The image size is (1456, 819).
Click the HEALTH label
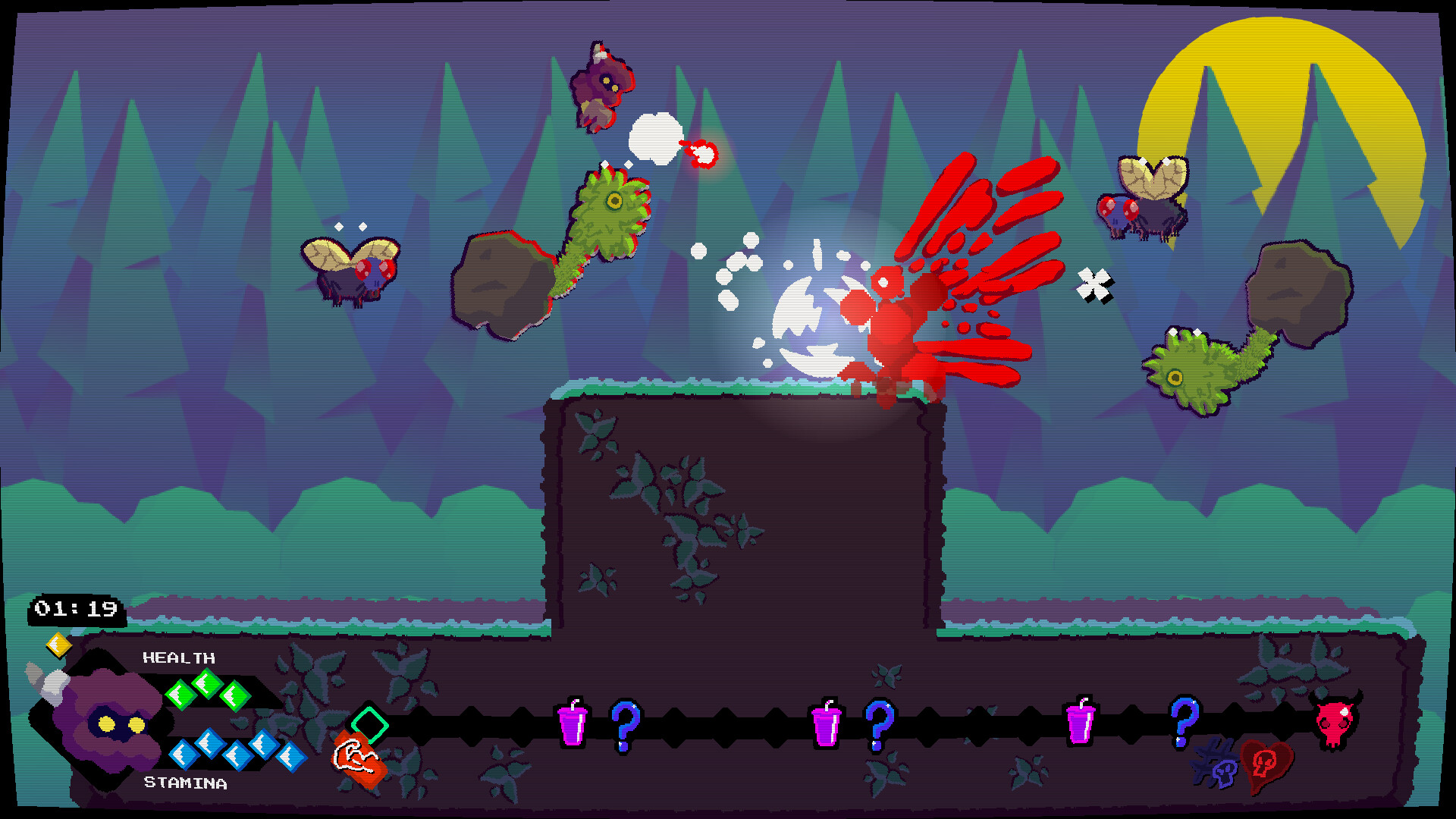(178, 658)
